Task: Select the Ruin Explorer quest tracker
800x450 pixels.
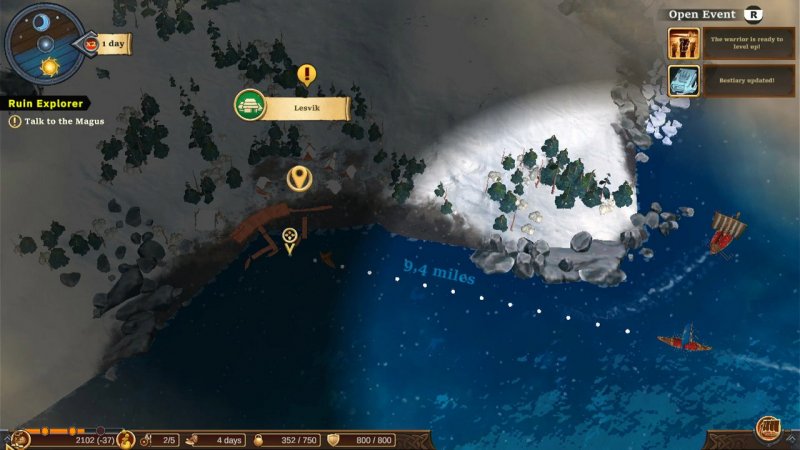Action: tap(46, 103)
